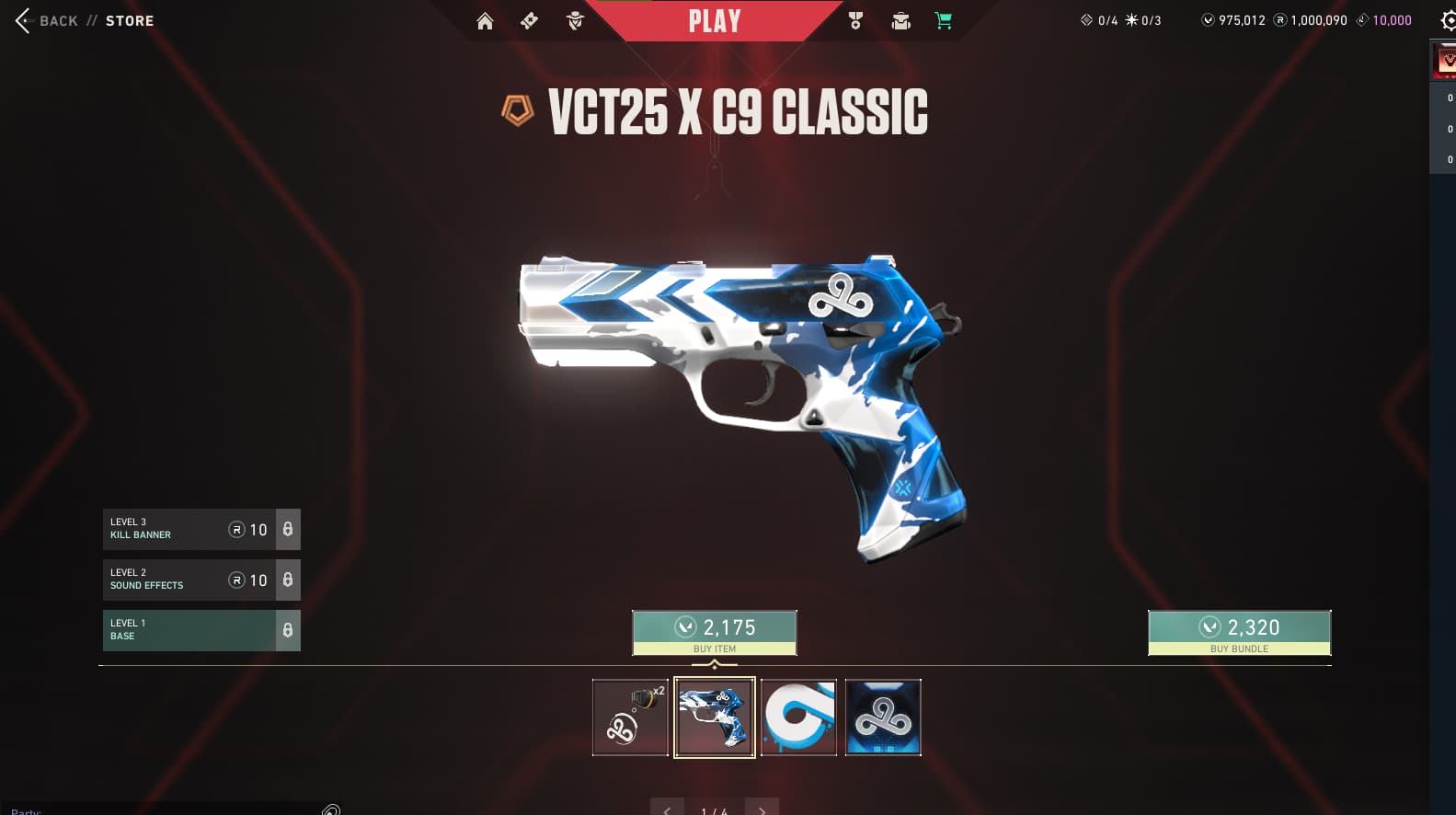Viewport: 1456px width, 815px height.
Task: Open settings via the gear icon
Action: [1448, 20]
